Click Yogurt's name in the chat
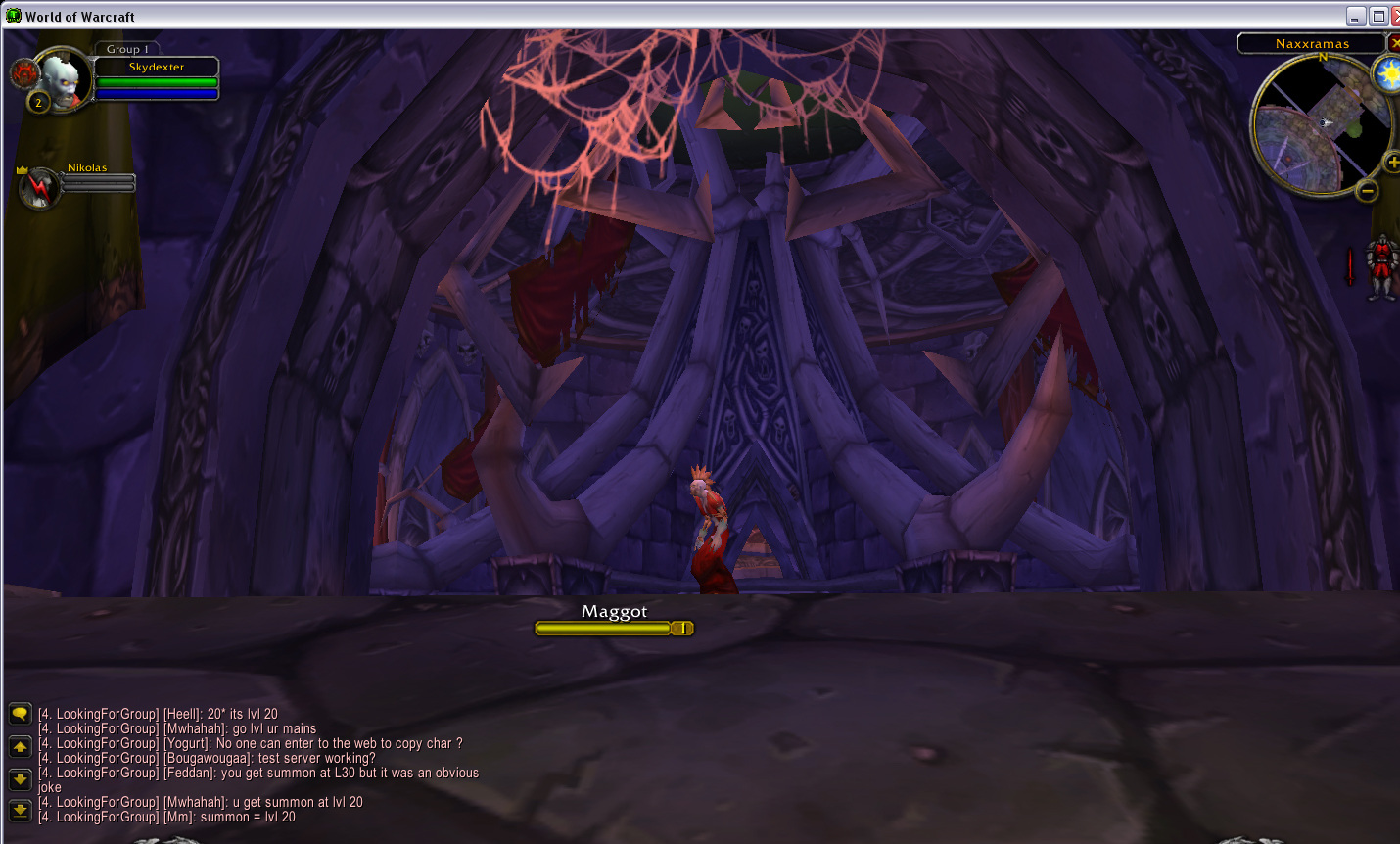 [187, 743]
